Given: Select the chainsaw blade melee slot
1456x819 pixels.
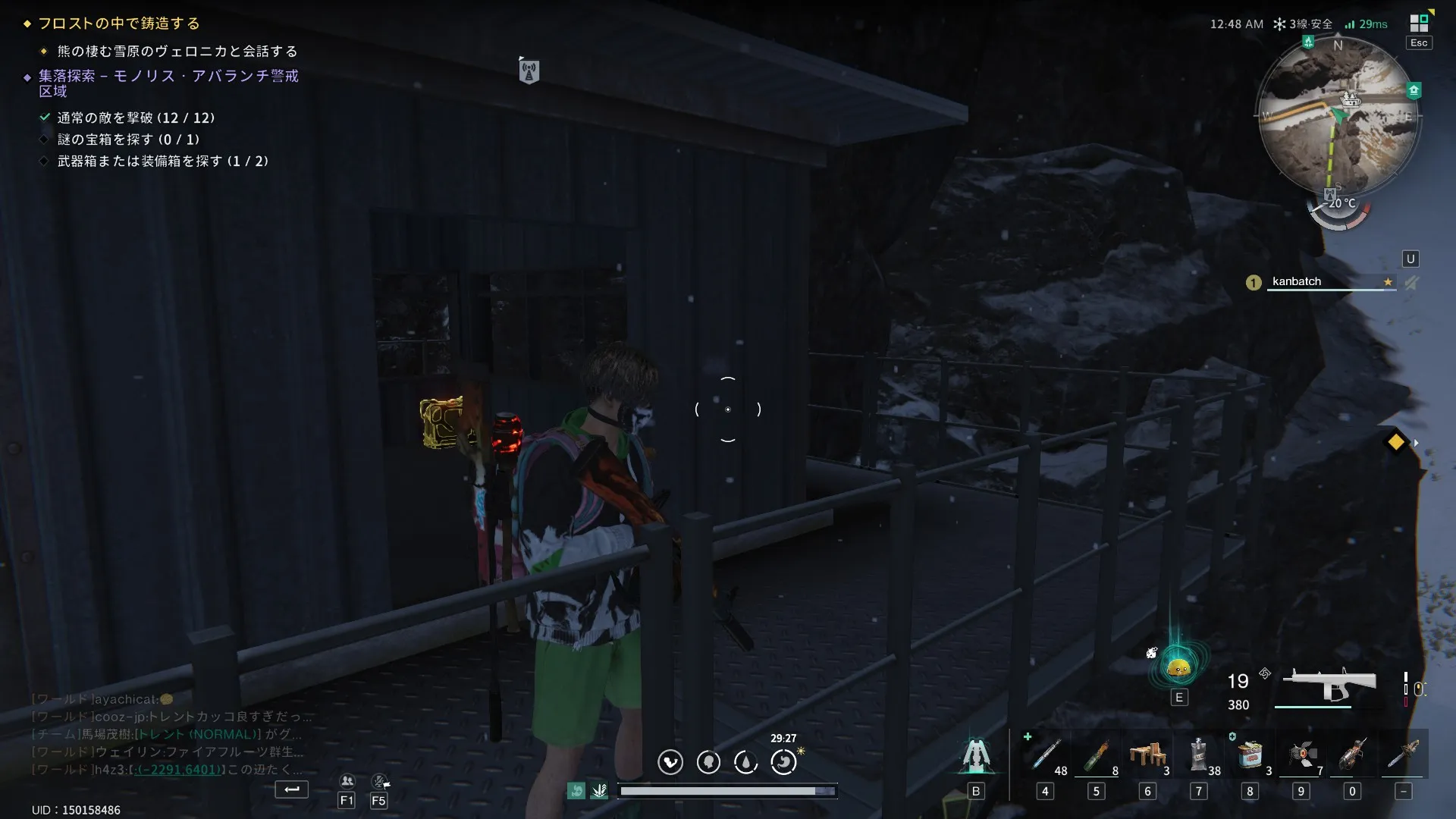Looking at the screenshot, I should coord(1404,755).
